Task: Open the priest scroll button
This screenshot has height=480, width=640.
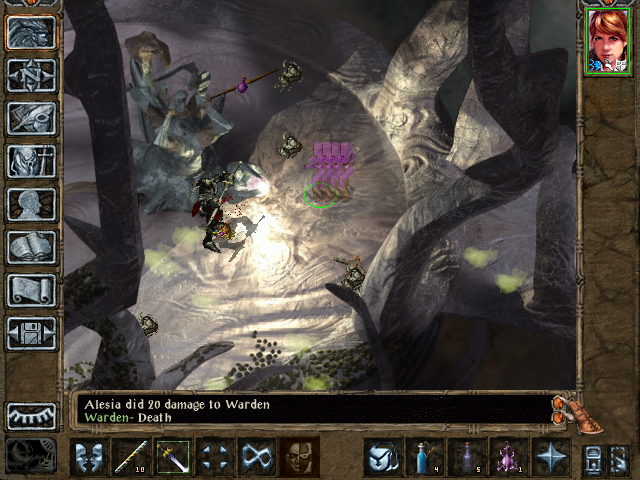Action: pos(31,290)
